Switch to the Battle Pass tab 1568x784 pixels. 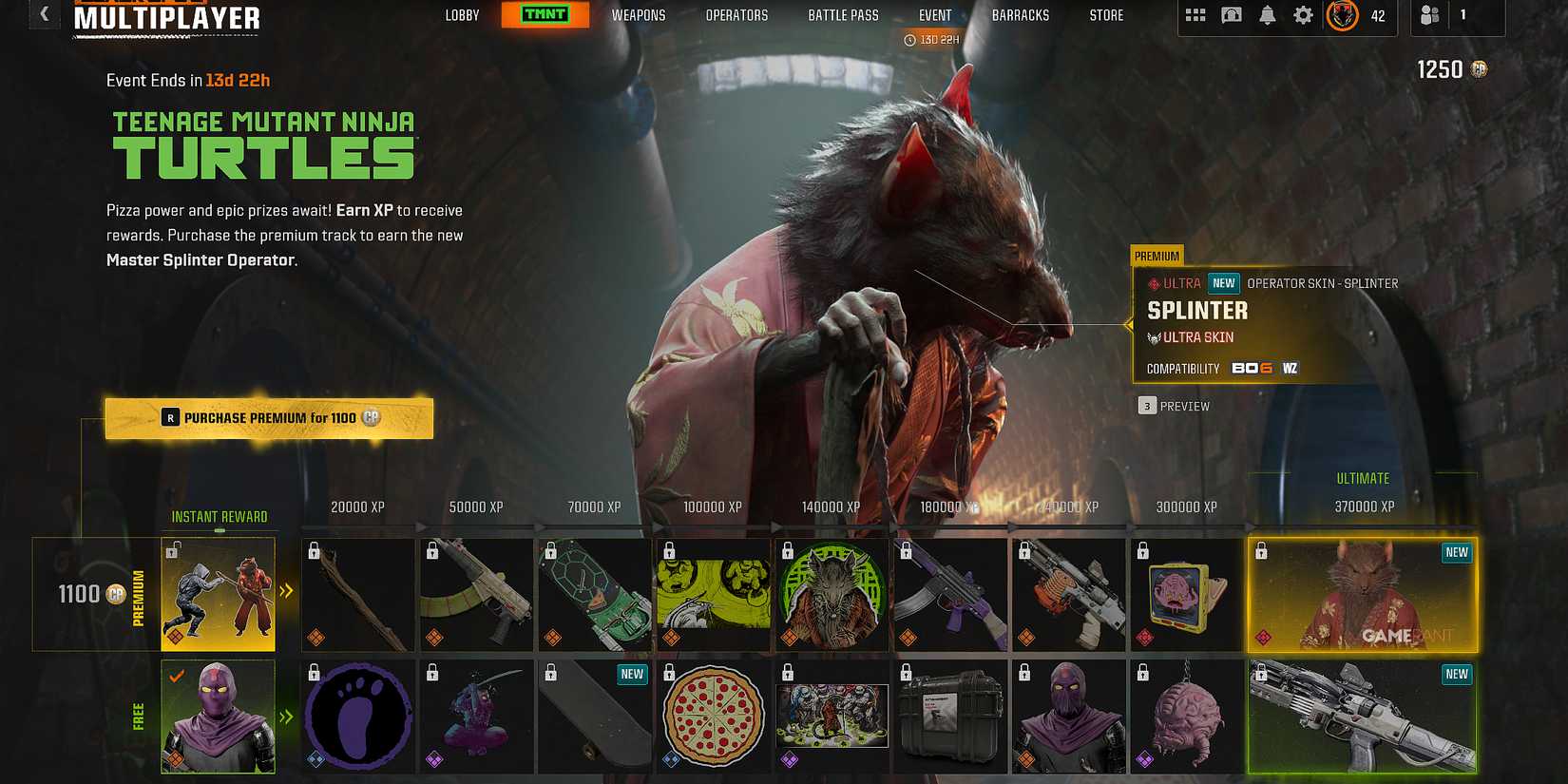tap(842, 15)
